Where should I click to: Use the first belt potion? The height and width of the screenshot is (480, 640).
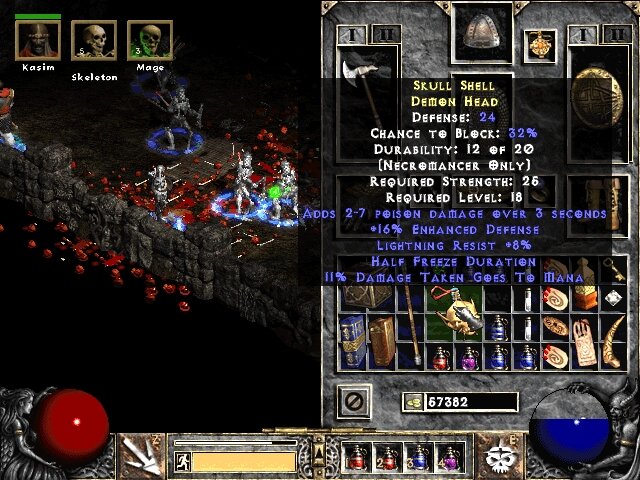pos(357,457)
